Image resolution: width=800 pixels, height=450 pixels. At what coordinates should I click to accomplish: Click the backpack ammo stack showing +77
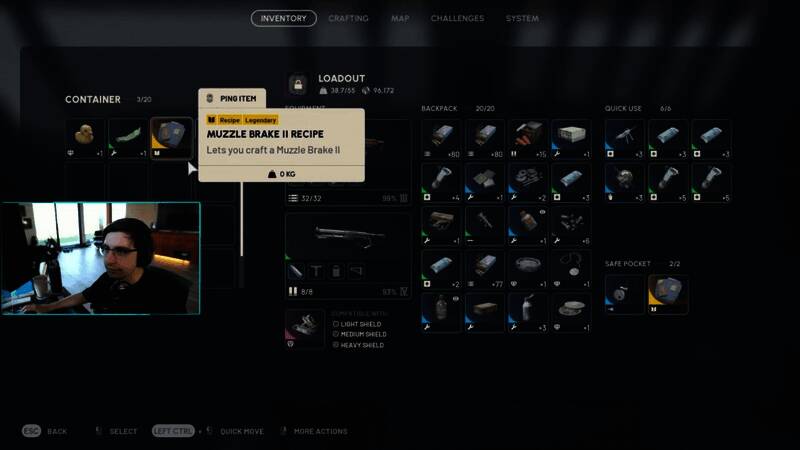tap(485, 269)
